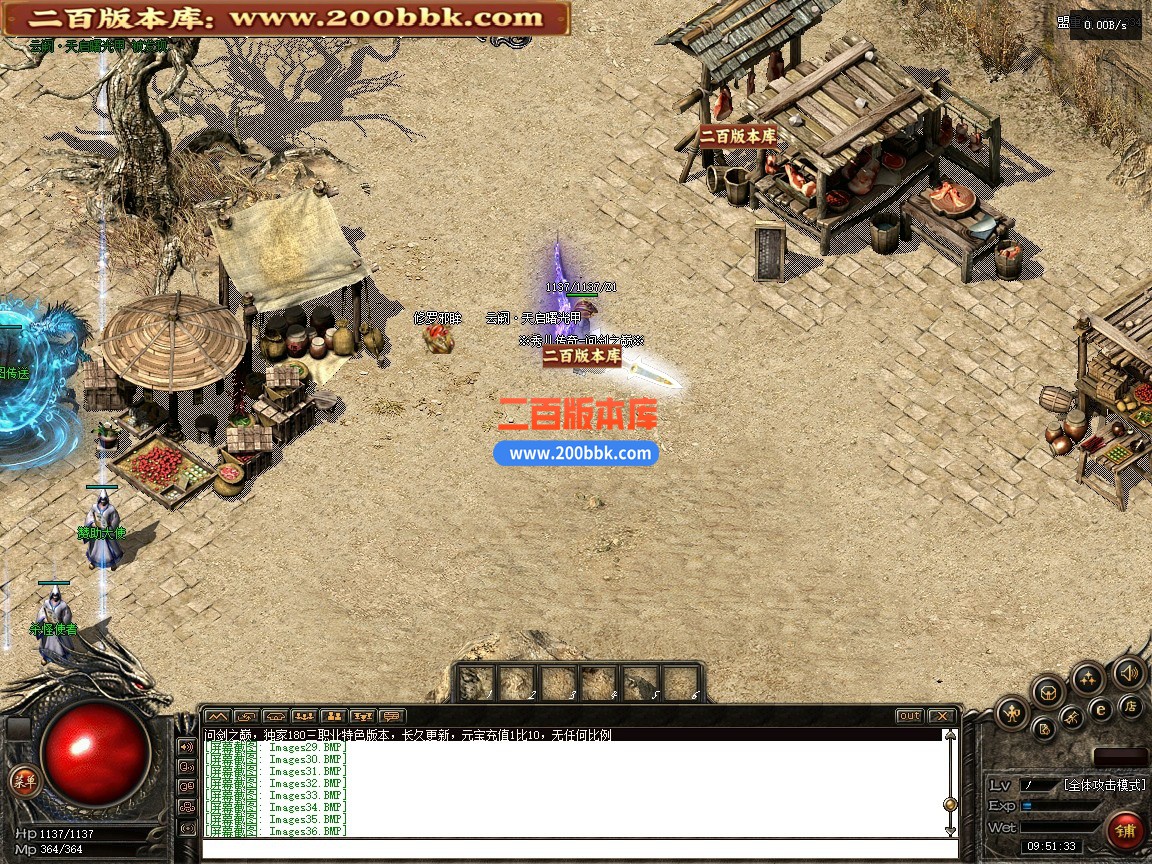Toggle the speaker chat channel button
1152x864 pixels.
(x=186, y=746)
